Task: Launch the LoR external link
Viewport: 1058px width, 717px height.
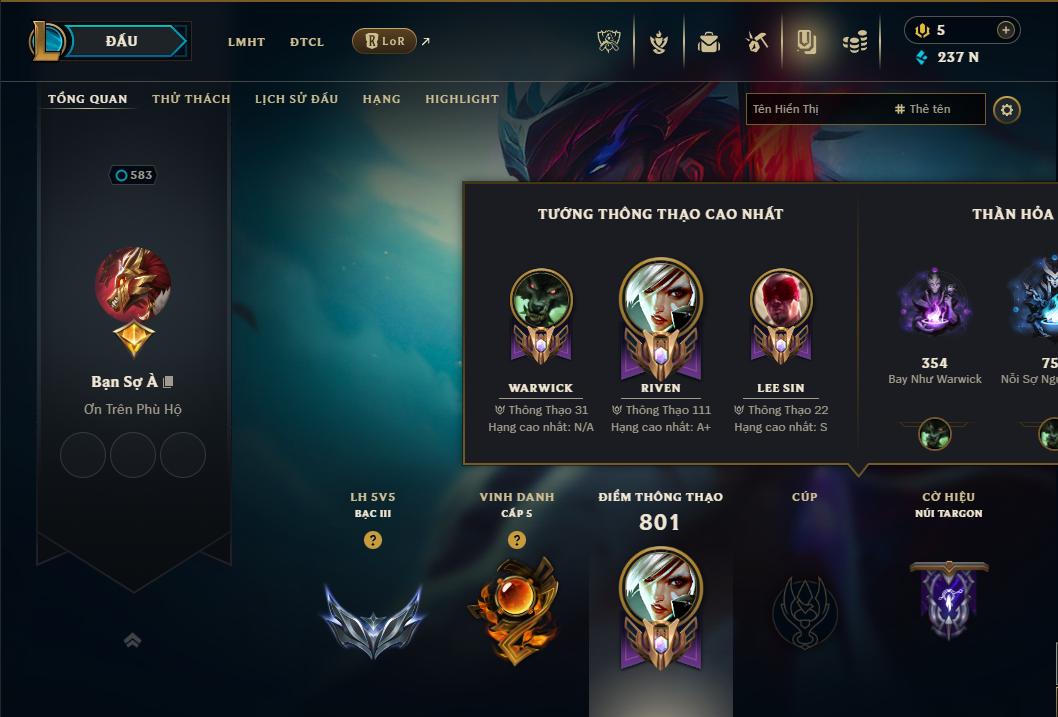Action: point(385,41)
